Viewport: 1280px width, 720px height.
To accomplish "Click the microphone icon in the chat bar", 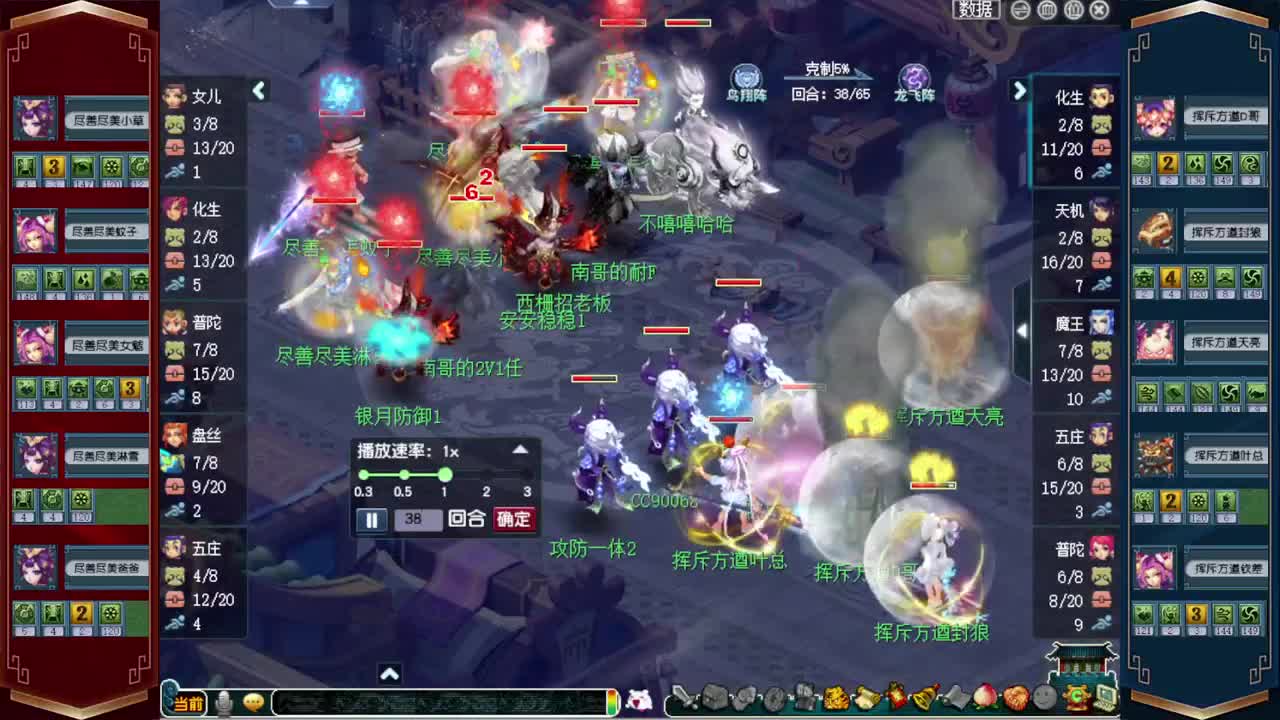I will pyautogui.click(x=224, y=701).
